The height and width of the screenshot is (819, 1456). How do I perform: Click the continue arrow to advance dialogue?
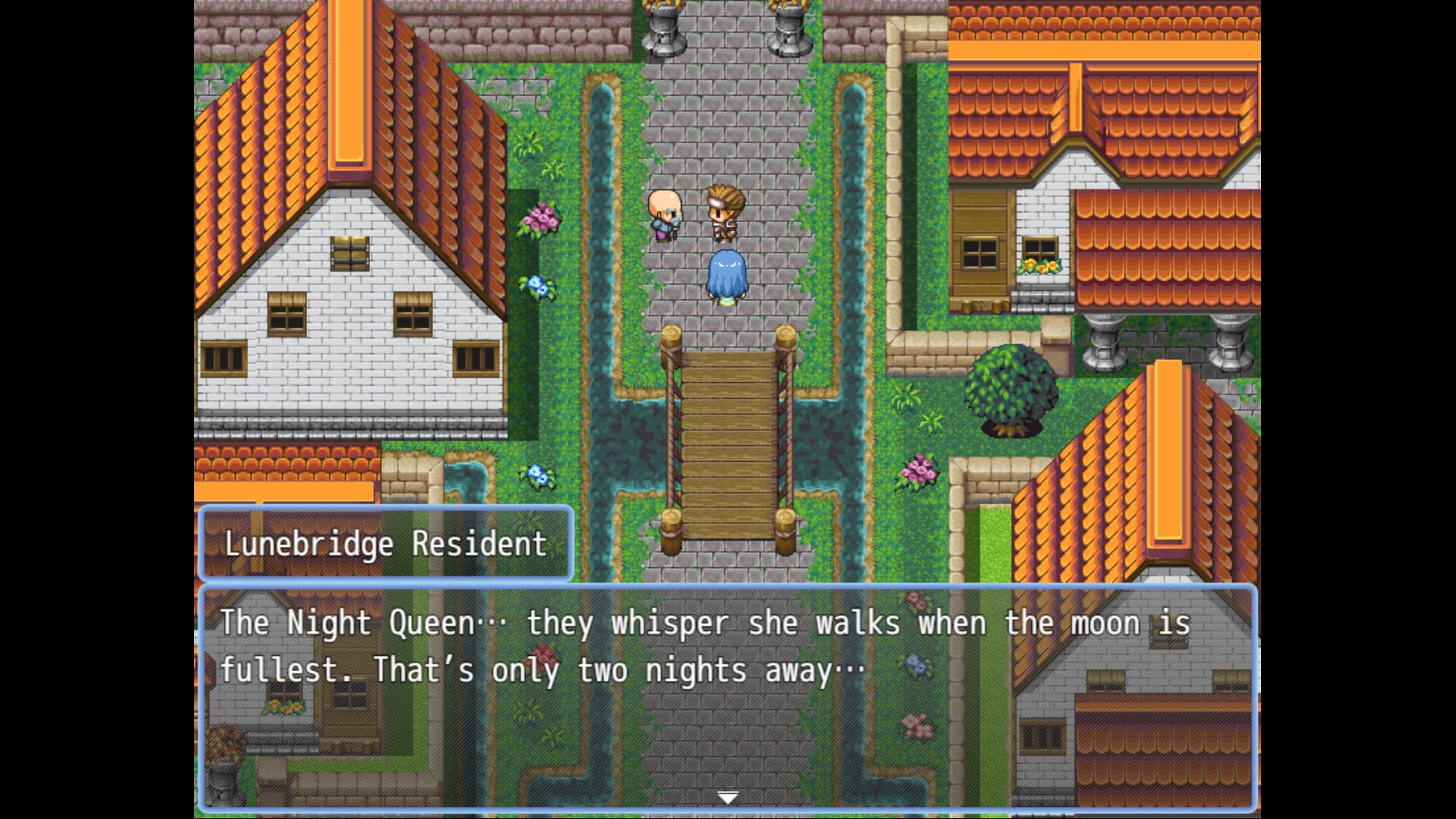coord(726,796)
